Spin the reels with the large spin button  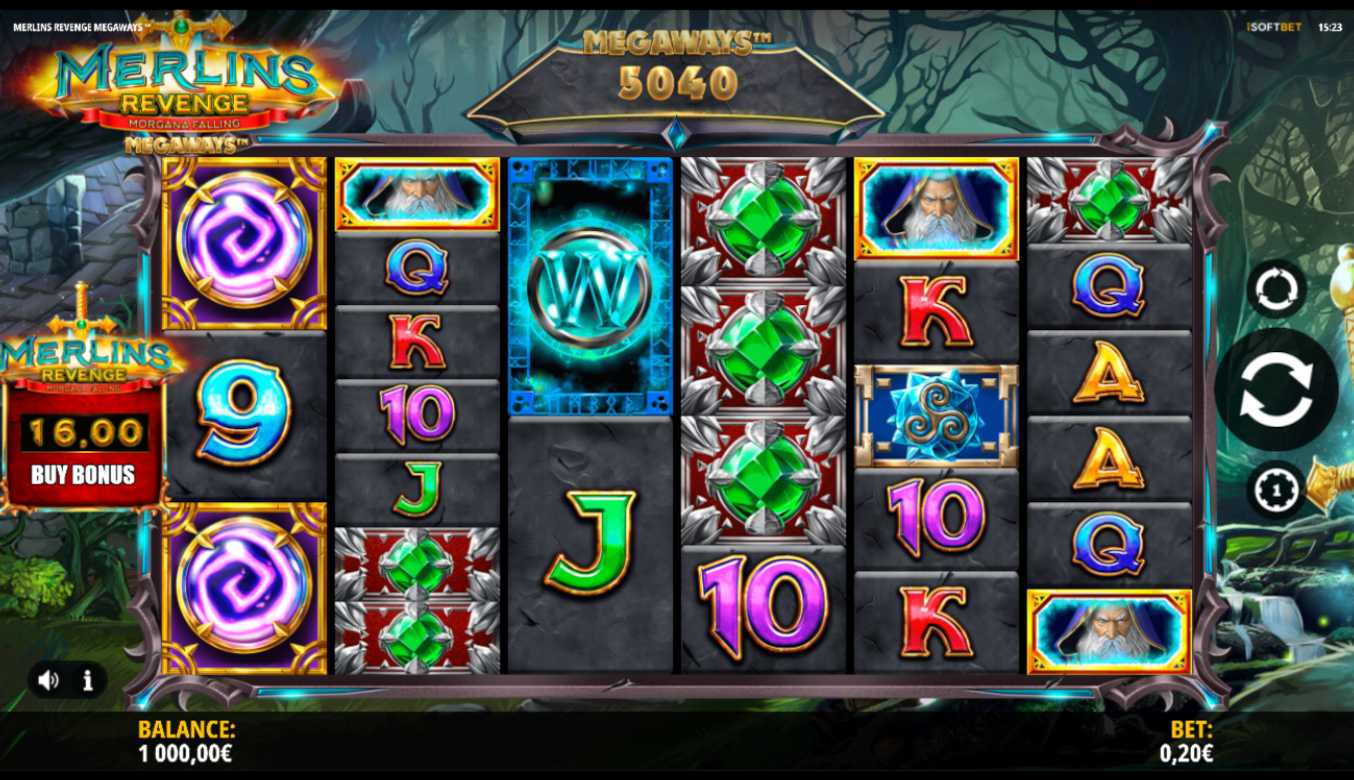coord(1275,390)
